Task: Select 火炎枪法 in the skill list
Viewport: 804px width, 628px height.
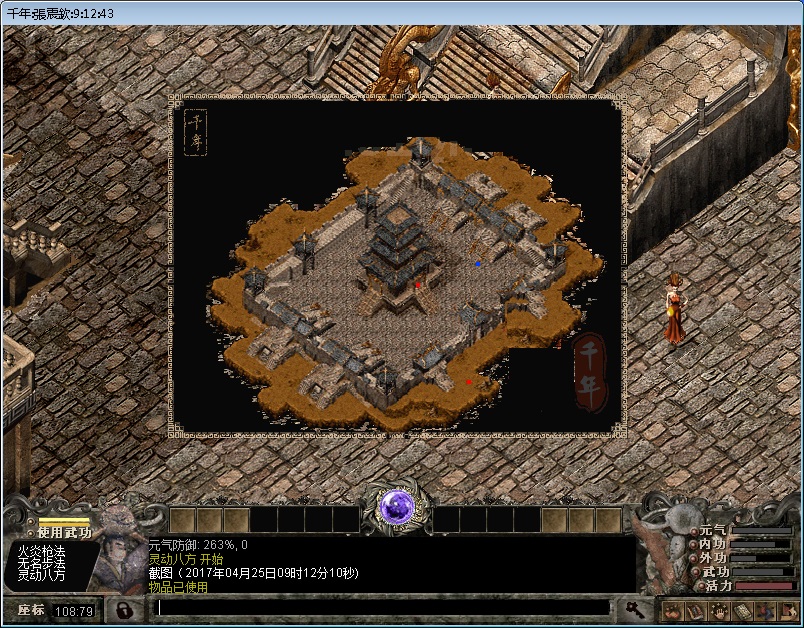Action: coord(41,551)
